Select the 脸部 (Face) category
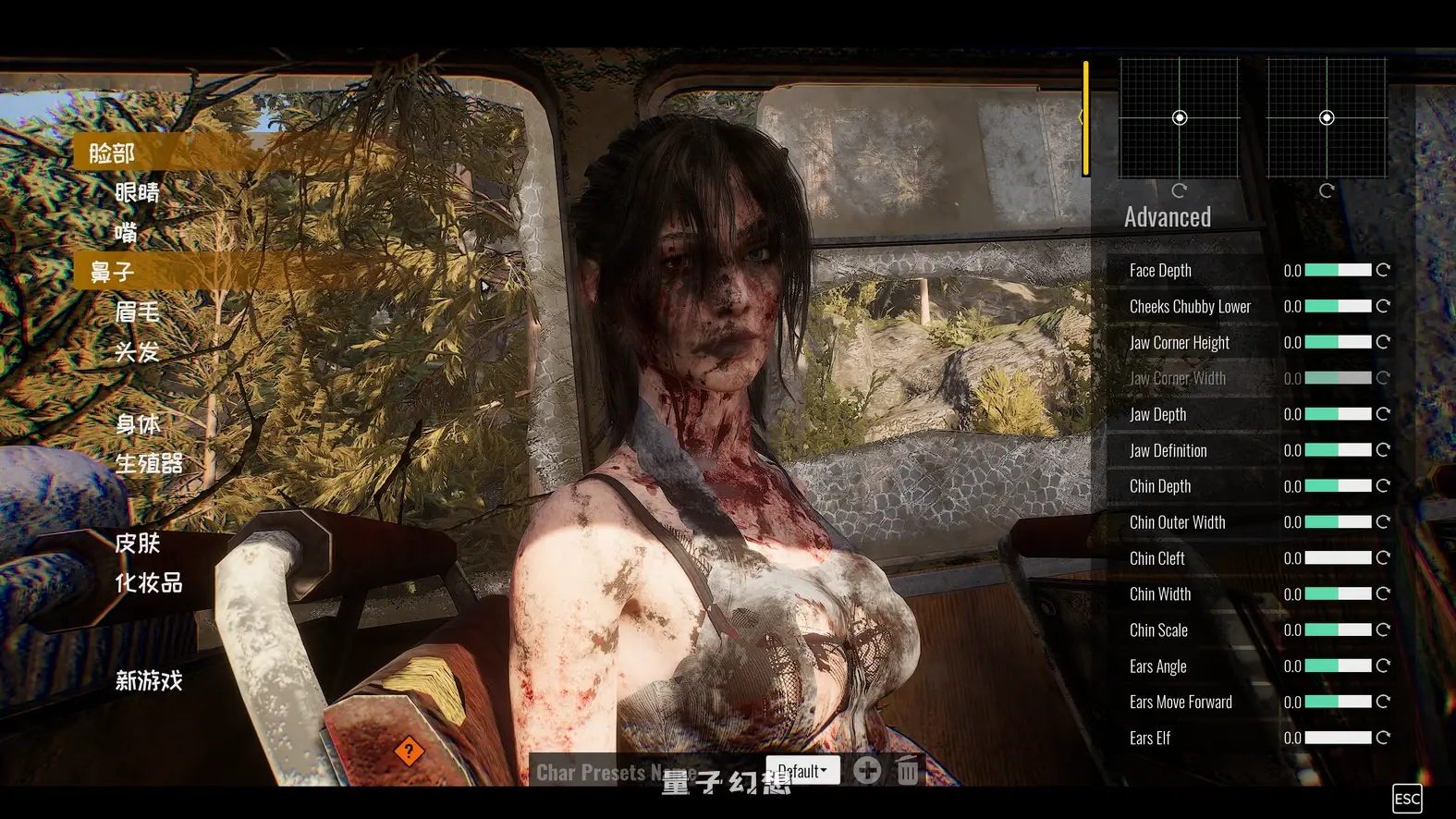Screen dimensions: 1456x819 coord(112,153)
